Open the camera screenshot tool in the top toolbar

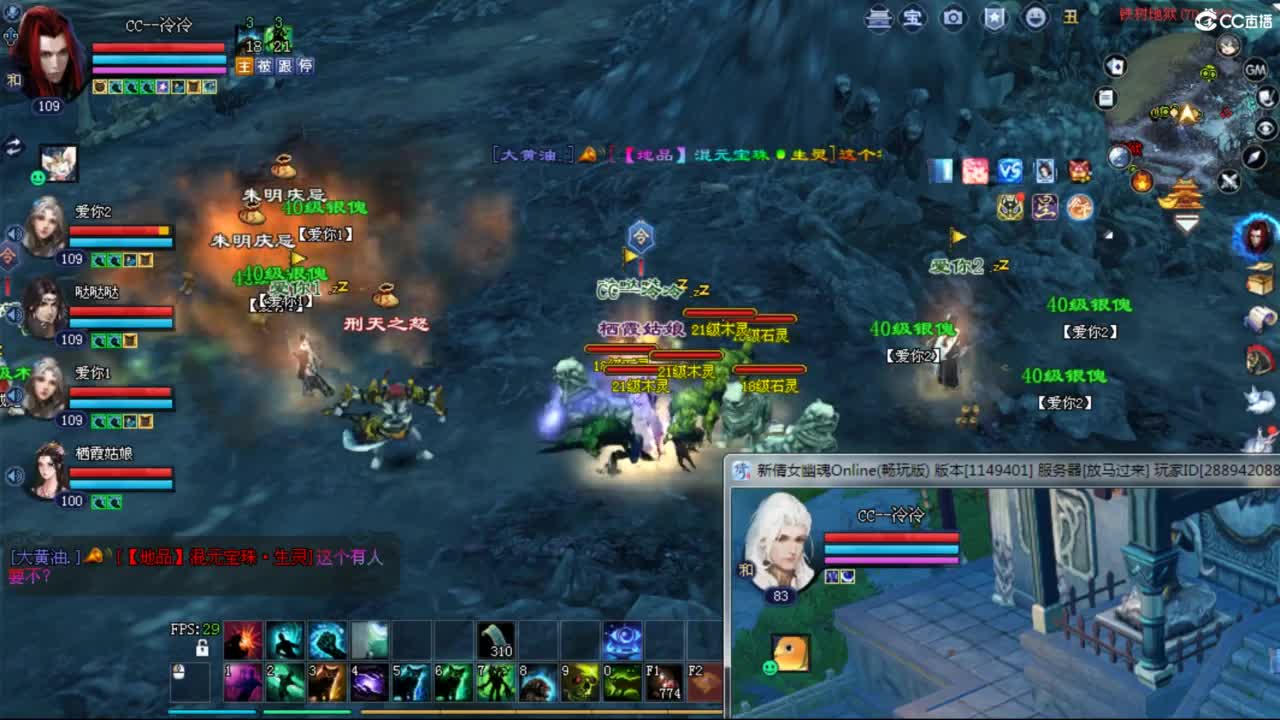pyautogui.click(x=952, y=18)
